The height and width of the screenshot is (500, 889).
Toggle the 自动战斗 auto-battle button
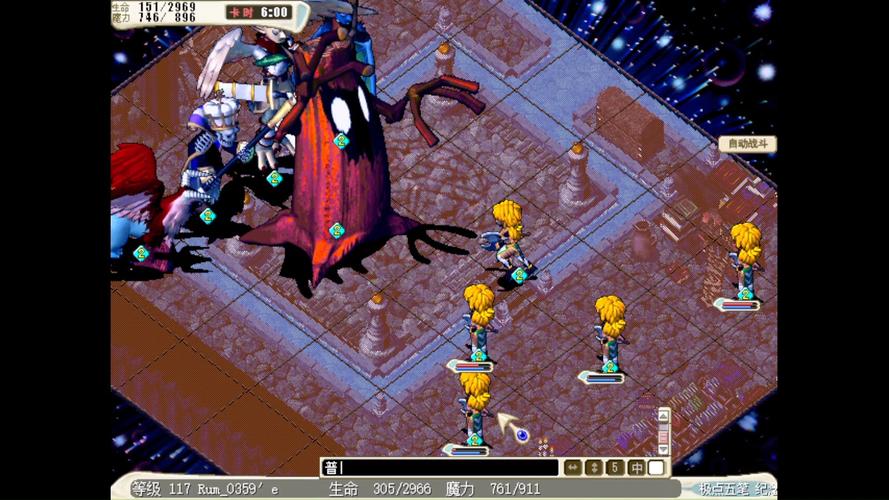(747, 144)
